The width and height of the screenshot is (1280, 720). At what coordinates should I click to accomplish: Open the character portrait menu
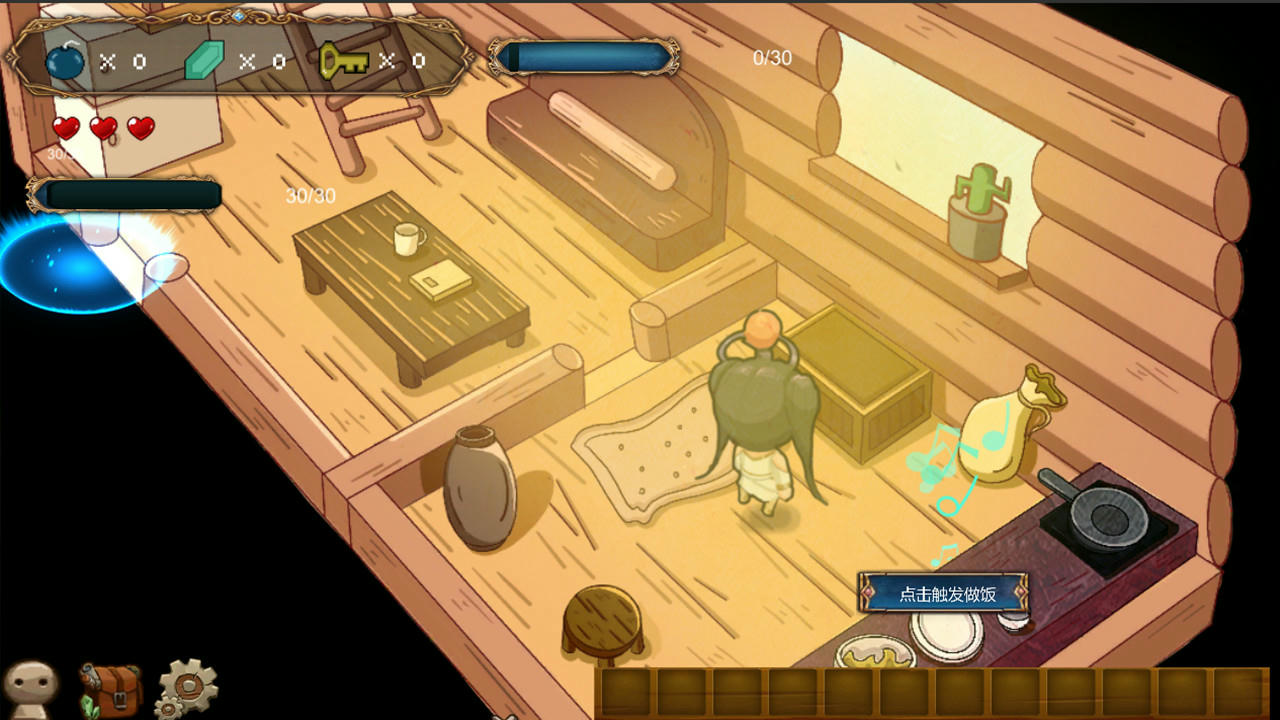pos(31,688)
